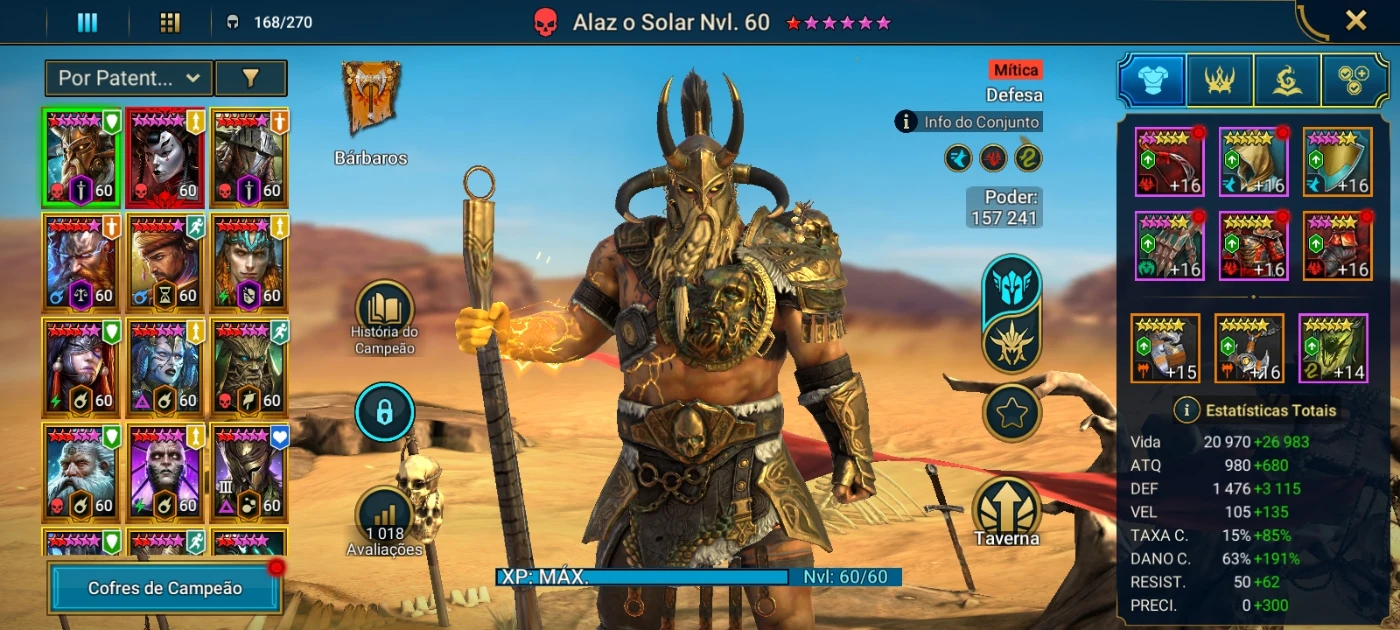Open História do Campeão
Image resolution: width=1400 pixels, height=630 pixels.
click(384, 308)
